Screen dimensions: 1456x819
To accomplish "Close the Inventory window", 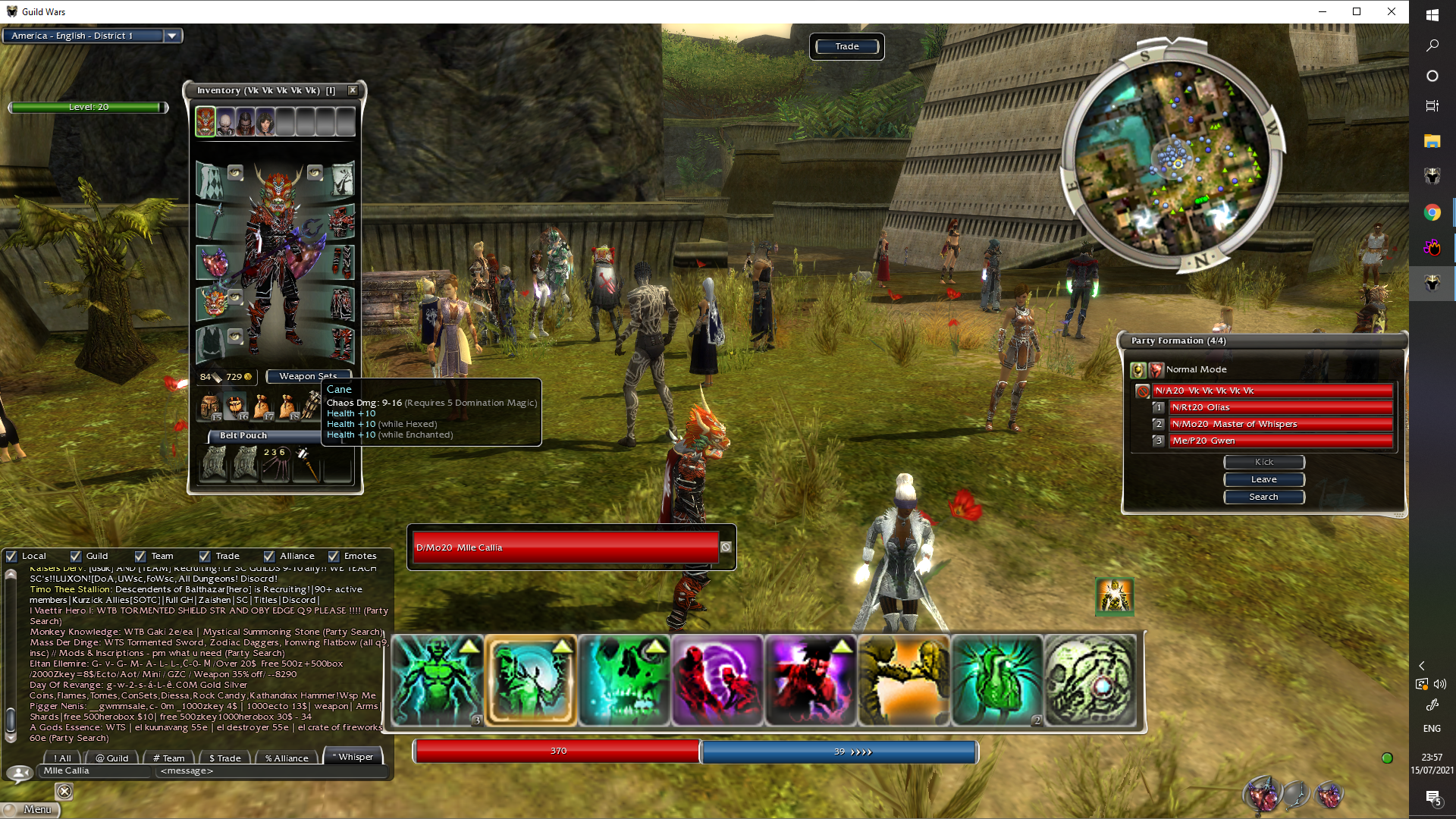I will (x=353, y=90).
